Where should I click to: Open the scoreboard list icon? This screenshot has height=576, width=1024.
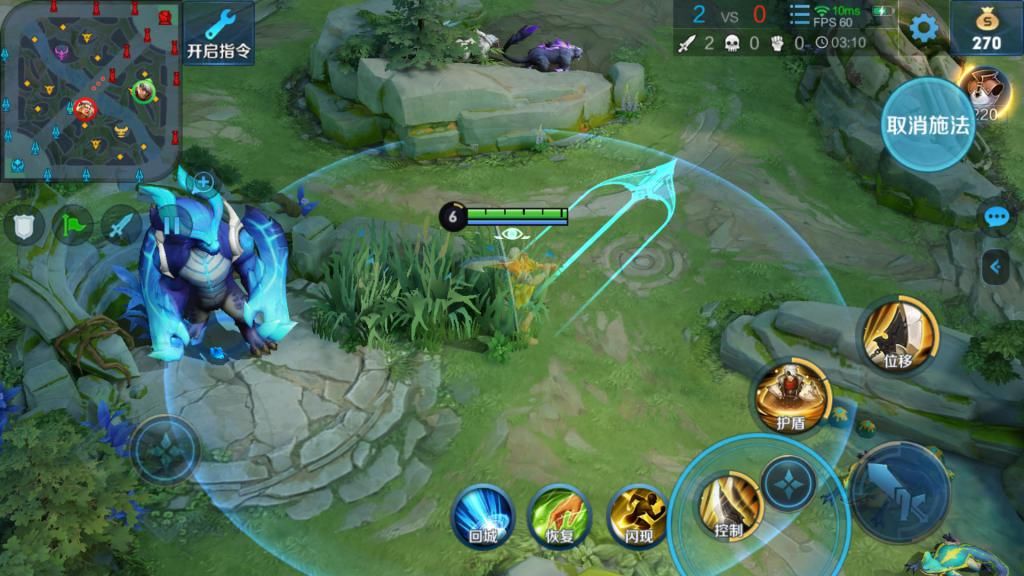tap(800, 15)
